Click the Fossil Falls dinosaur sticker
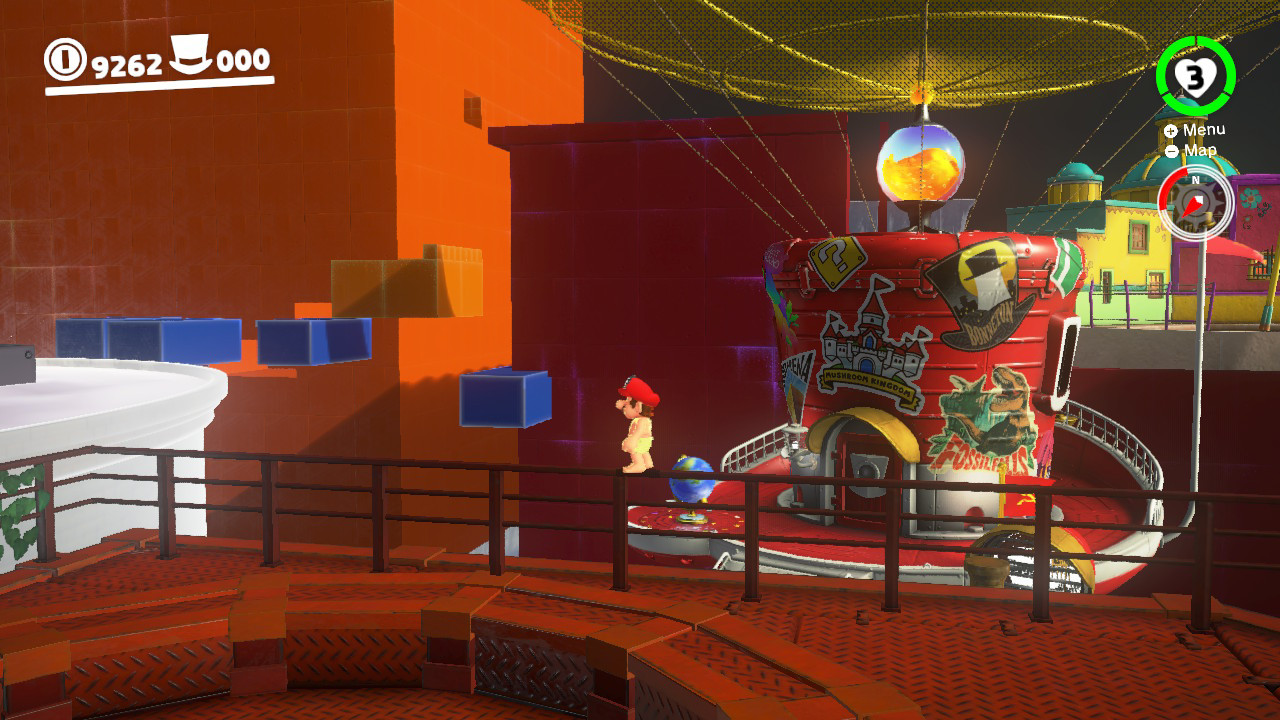1280x720 pixels. click(x=985, y=416)
